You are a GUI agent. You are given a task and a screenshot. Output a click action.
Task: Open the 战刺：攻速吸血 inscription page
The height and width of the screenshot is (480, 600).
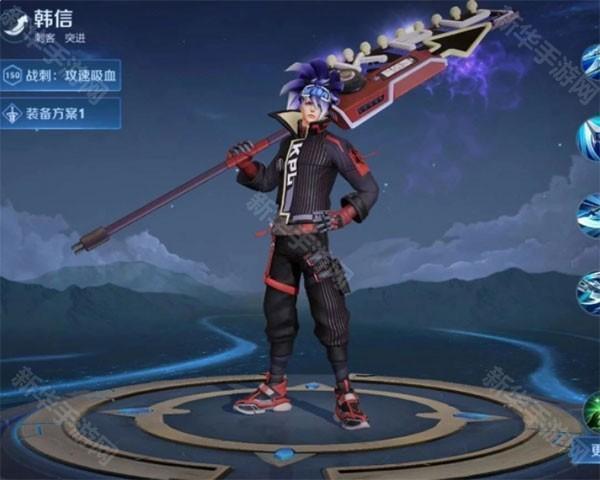[62, 75]
